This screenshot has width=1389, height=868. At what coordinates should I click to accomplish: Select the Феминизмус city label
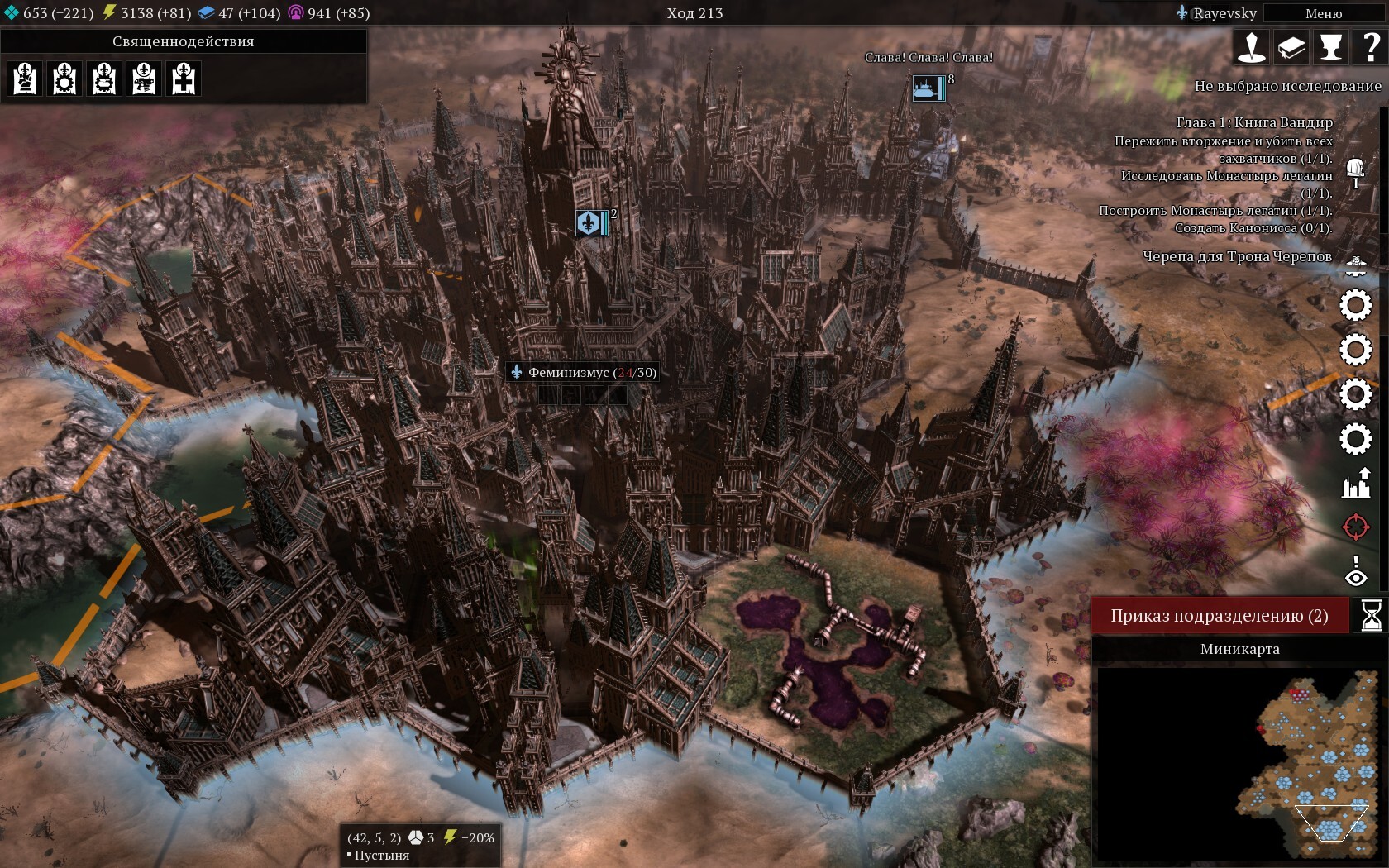tap(584, 373)
